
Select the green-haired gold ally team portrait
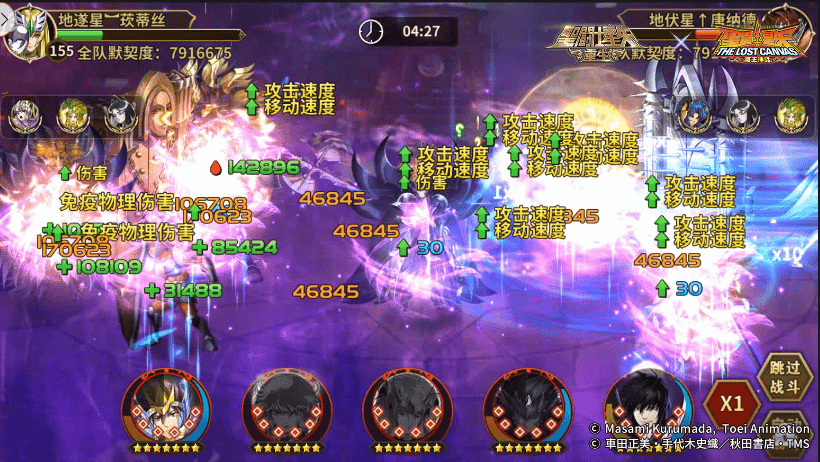point(72,117)
